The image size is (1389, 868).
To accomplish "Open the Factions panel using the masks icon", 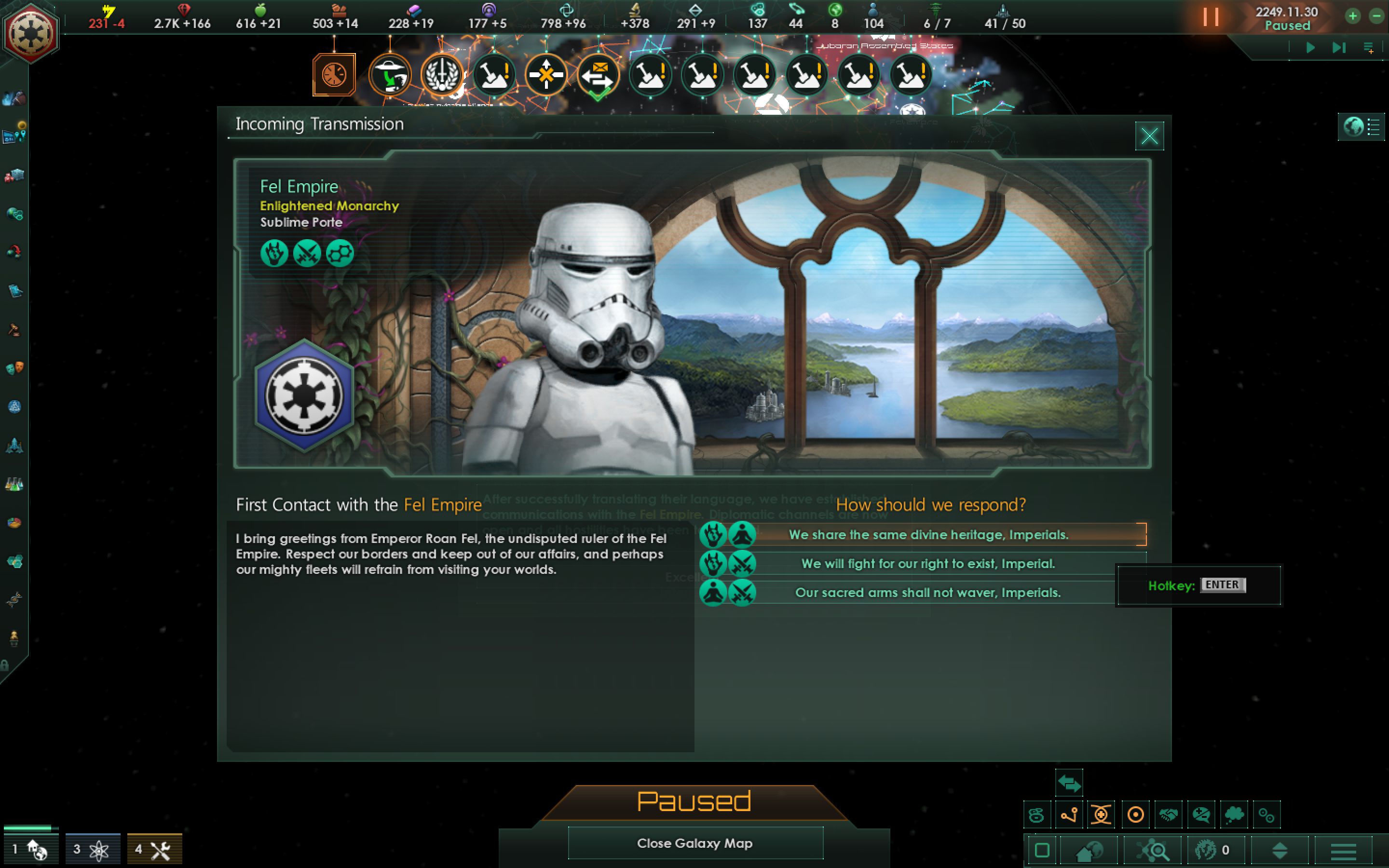I will (14, 367).
